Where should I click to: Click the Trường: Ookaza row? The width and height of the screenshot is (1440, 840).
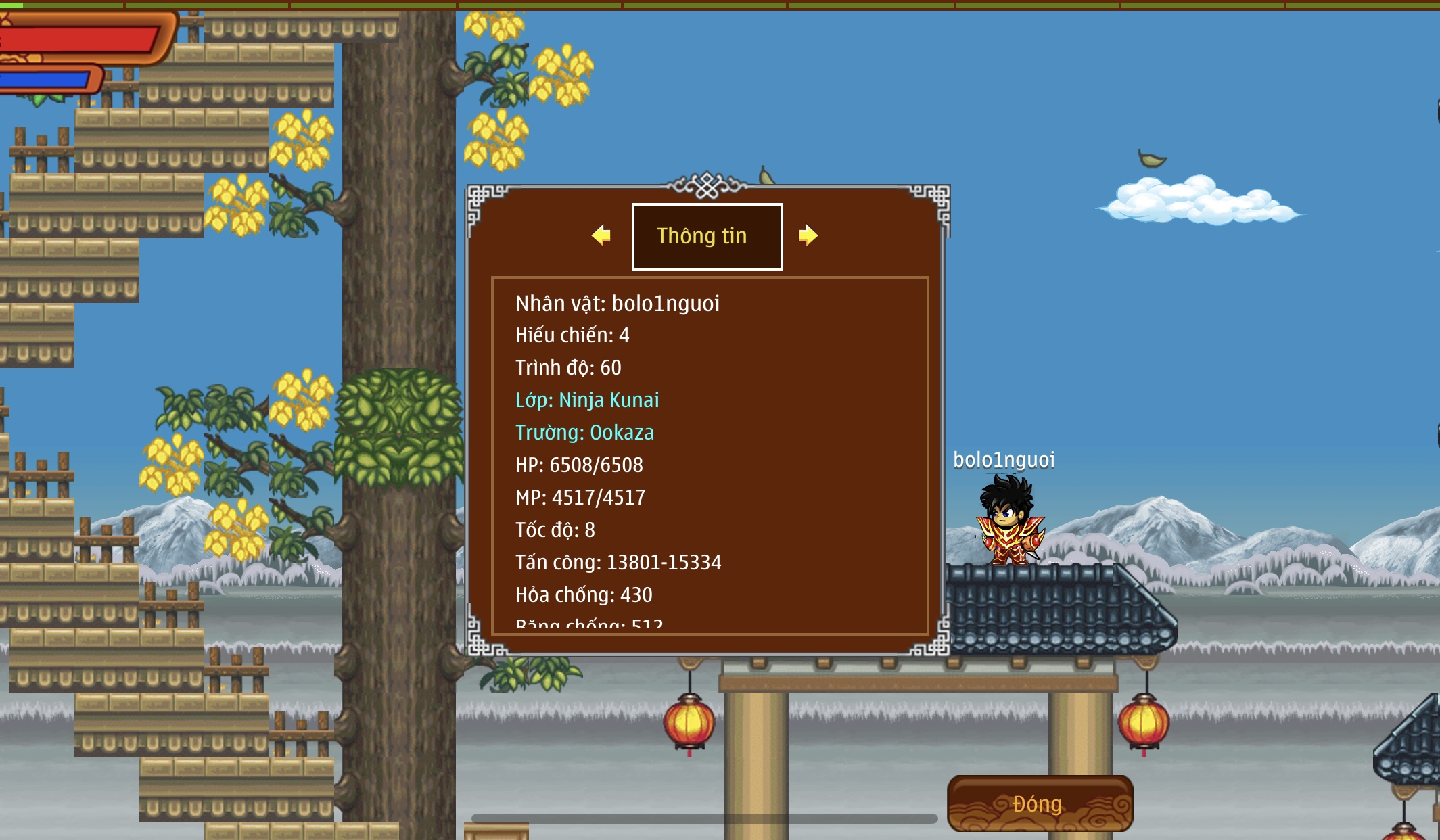pos(584,432)
